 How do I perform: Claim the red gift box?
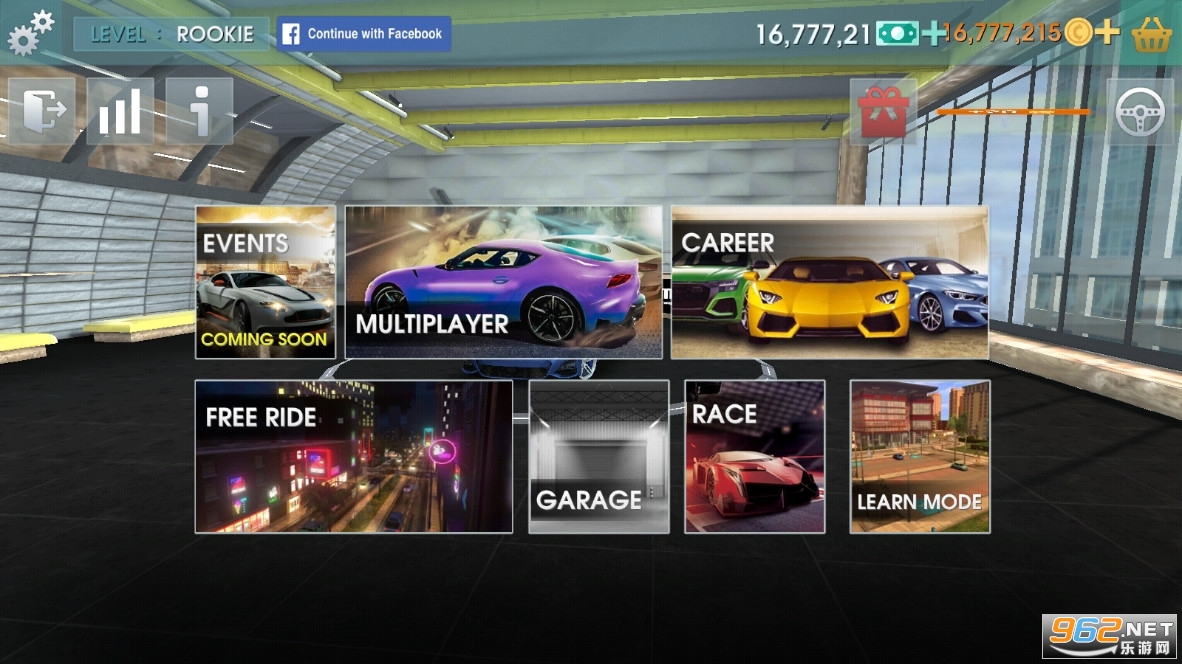[883, 111]
